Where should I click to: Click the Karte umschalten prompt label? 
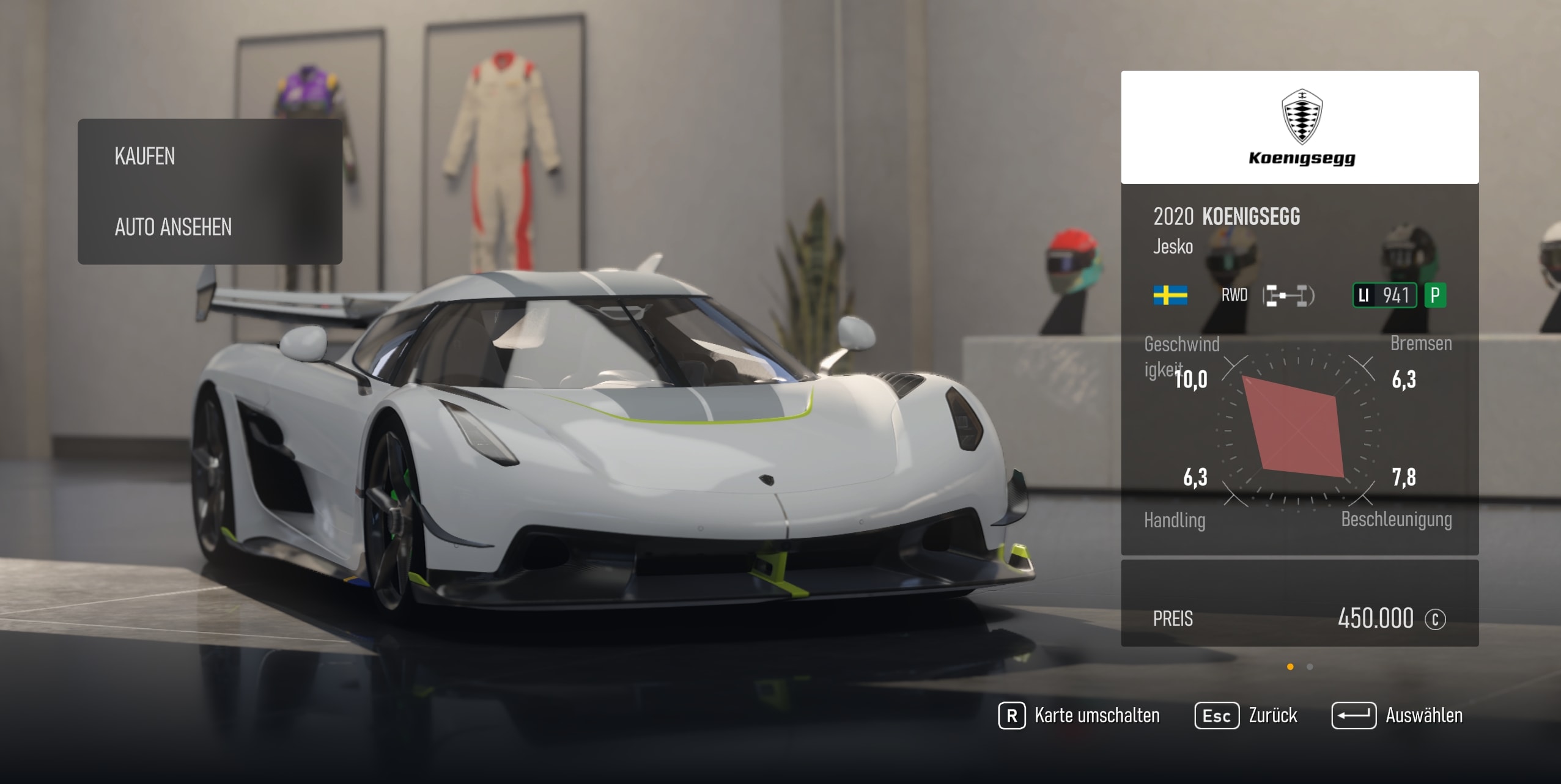click(1096, 716)
